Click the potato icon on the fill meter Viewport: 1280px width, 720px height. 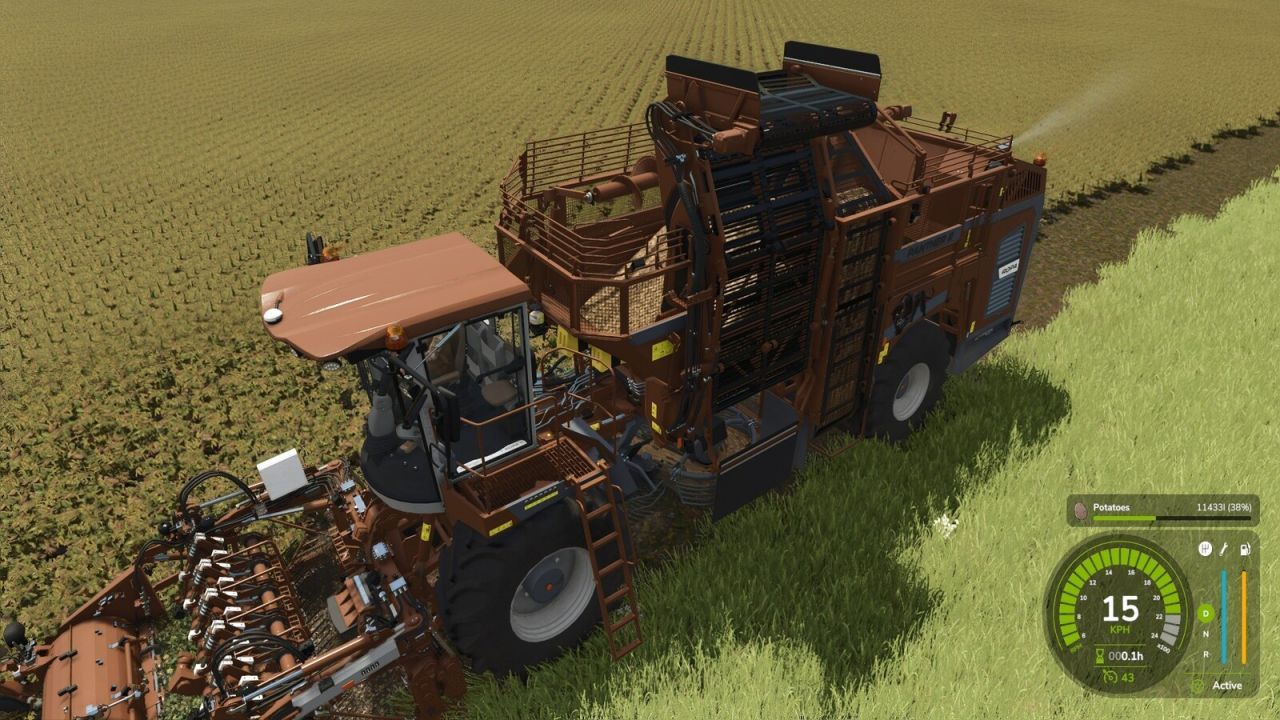point(1080,512)
